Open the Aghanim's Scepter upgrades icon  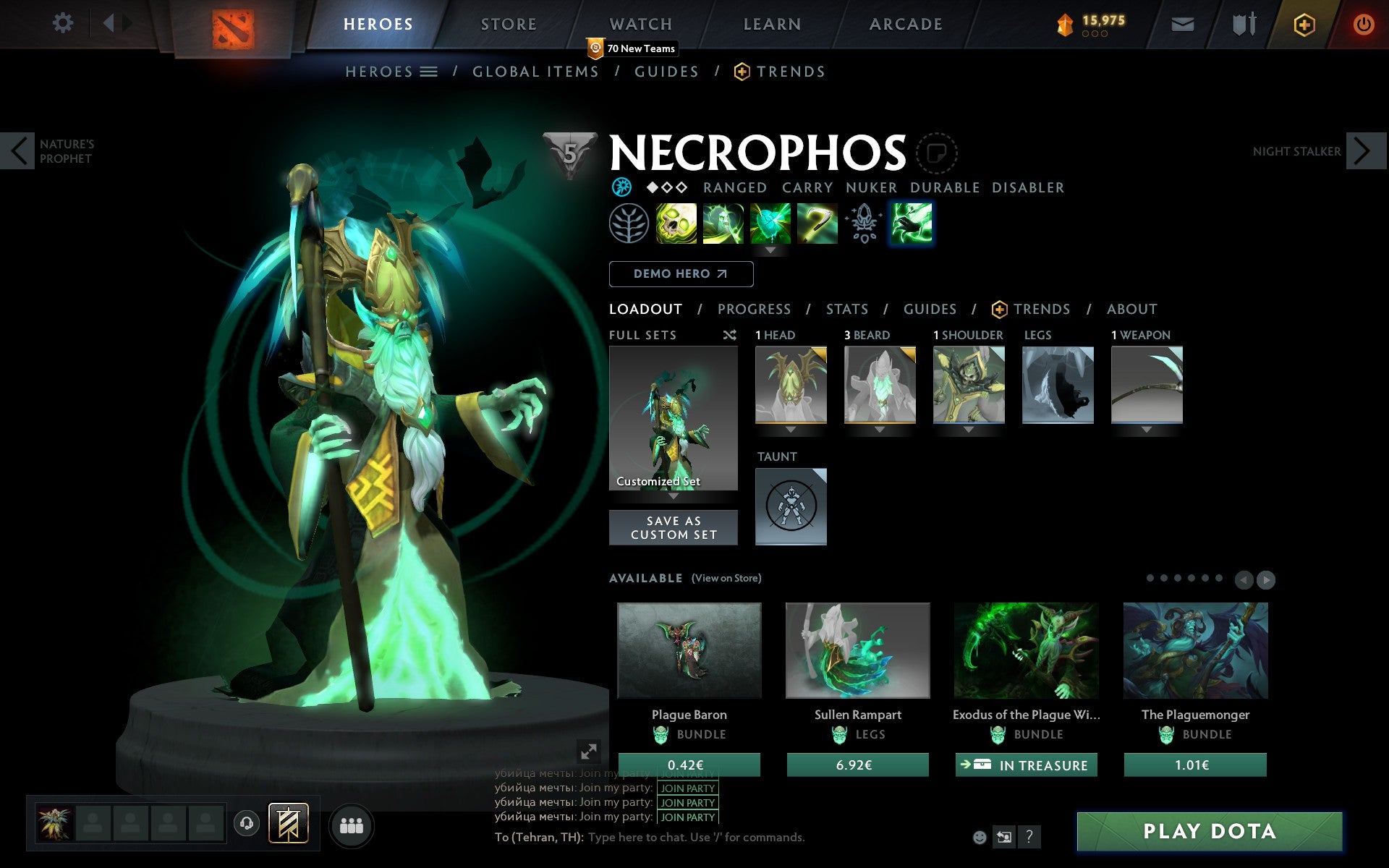[865, 224]
